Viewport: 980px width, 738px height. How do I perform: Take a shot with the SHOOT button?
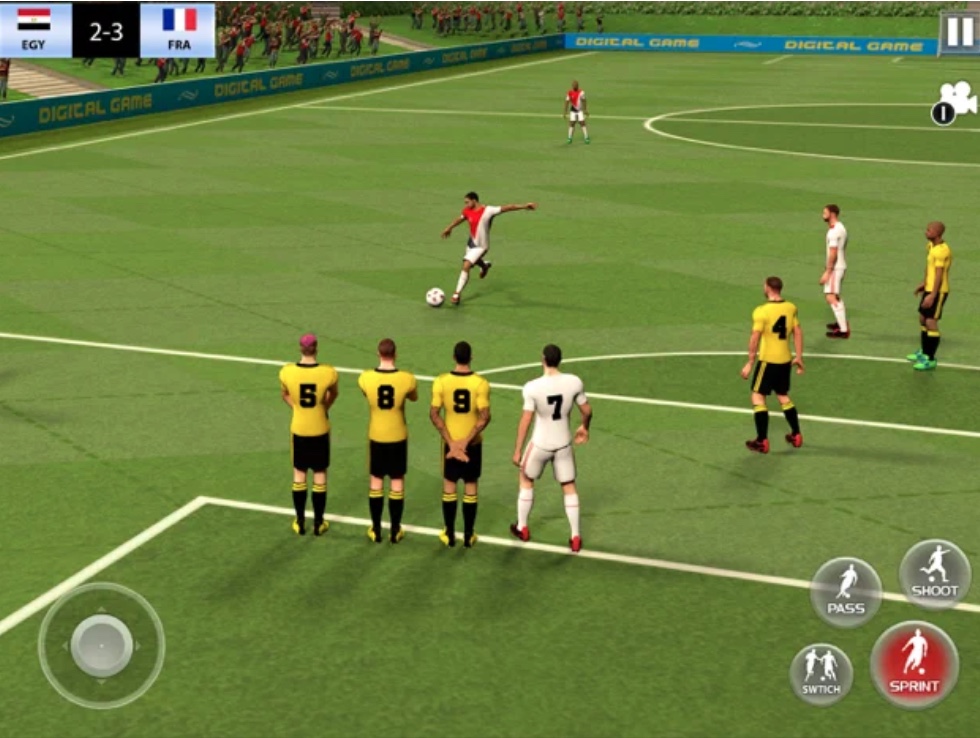[935, 575]
